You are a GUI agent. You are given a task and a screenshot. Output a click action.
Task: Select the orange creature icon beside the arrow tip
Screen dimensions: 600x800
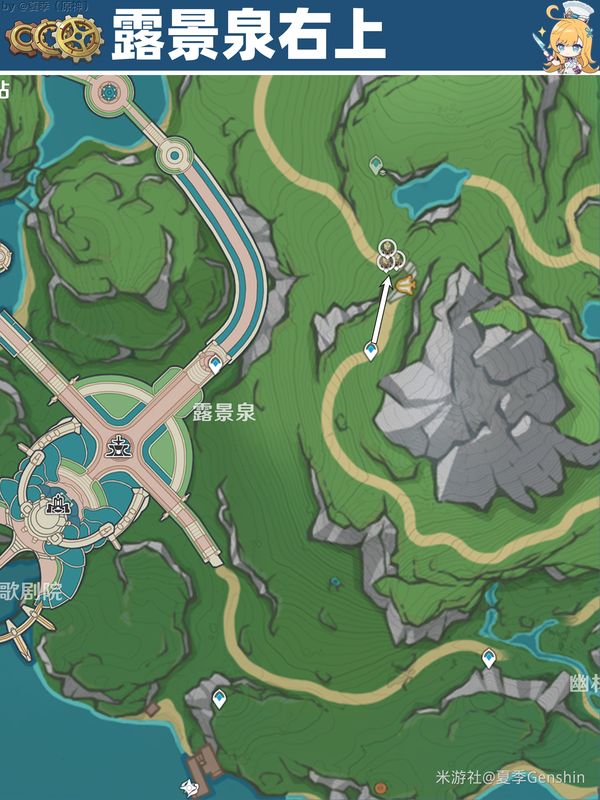point(405,287)
